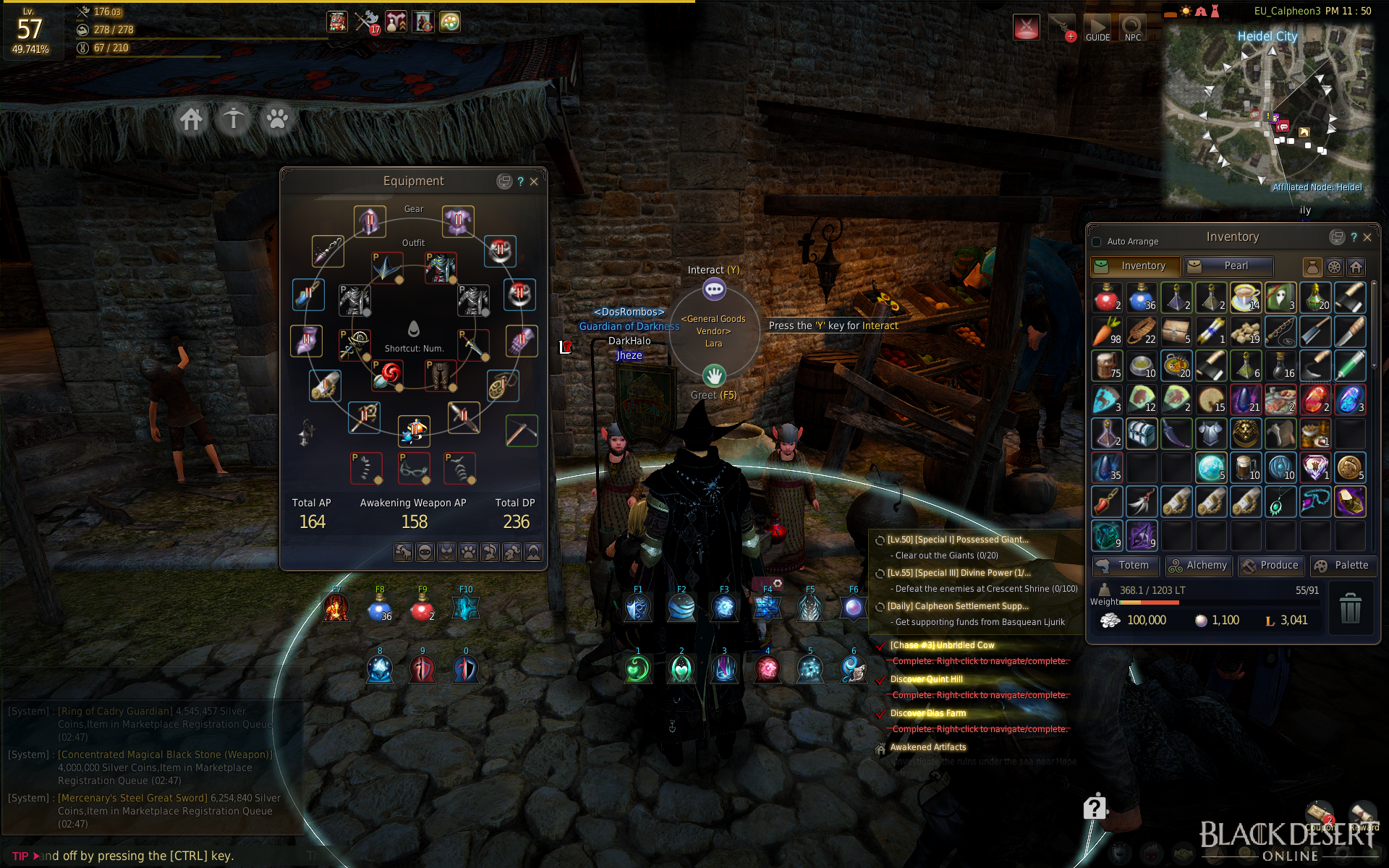Image resolution: width=1389 pixels, height=868 pixels.
Task: Click the inventory trash can
Action: pos(1350,608)
